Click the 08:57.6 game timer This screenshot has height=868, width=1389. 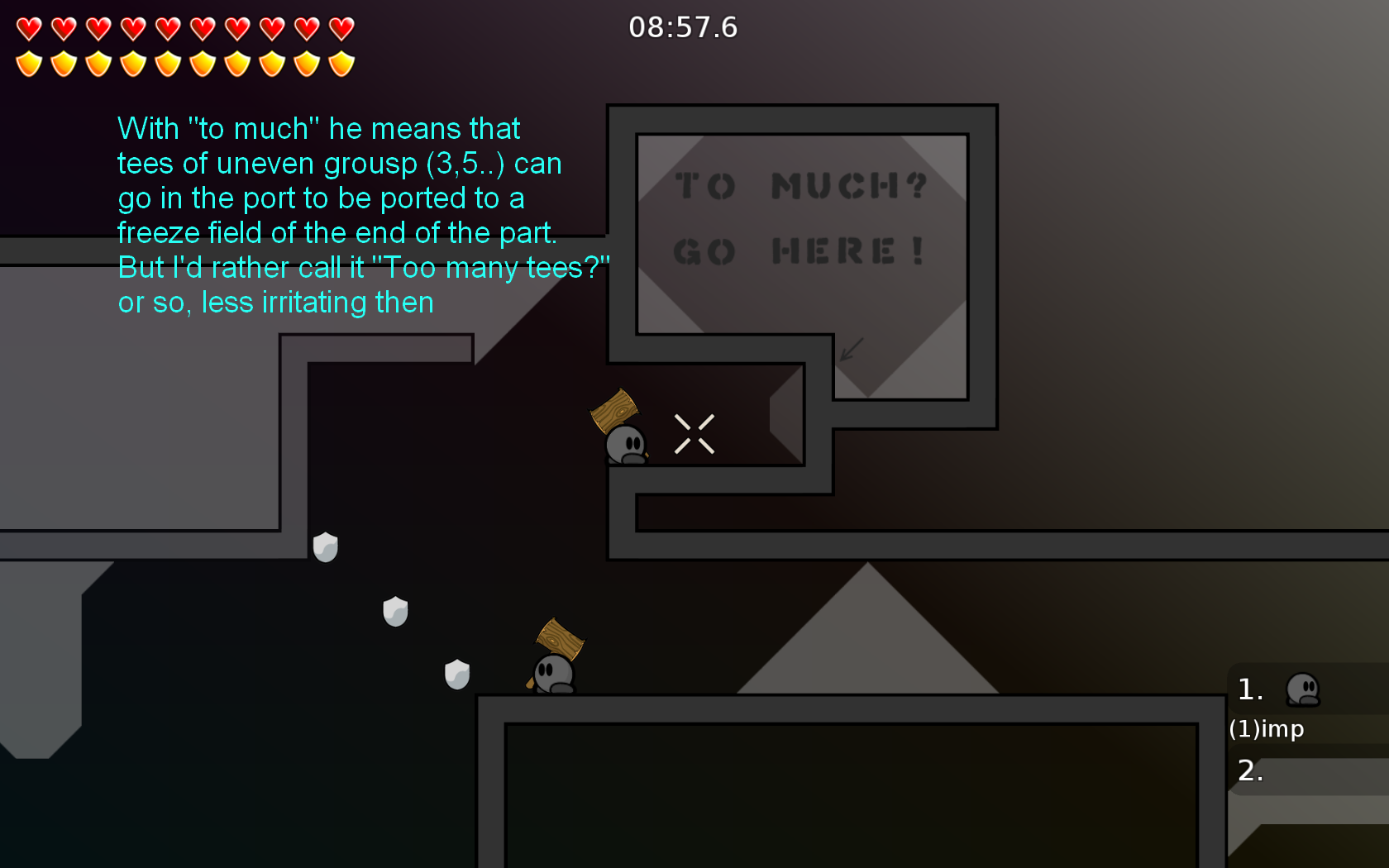point(683,27)
